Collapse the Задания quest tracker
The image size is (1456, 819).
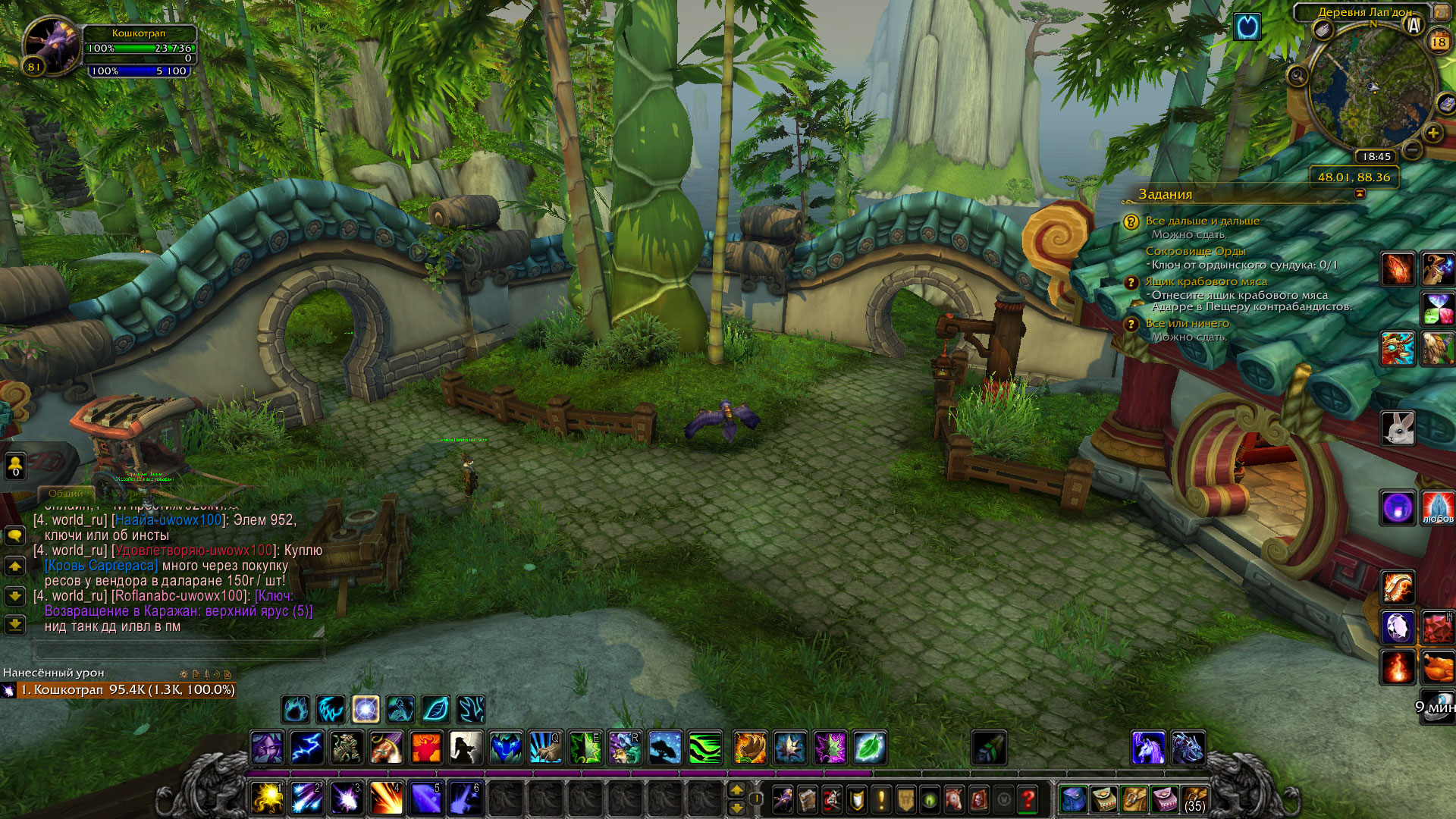point(1359,194)
